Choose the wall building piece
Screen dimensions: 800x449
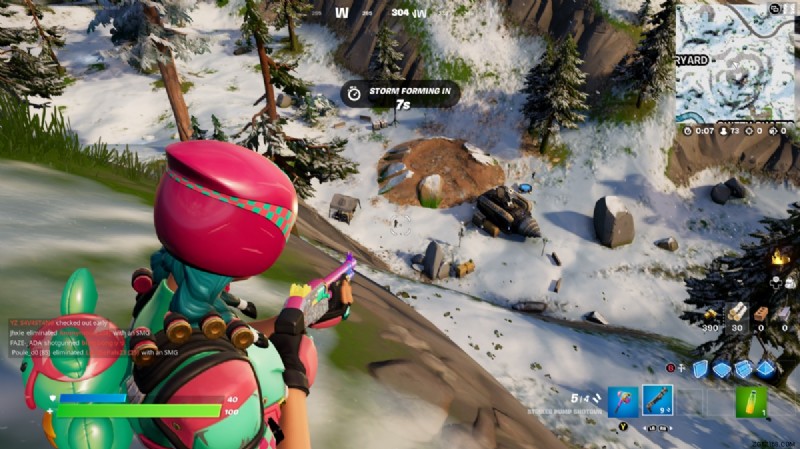[x=700, y=369]
